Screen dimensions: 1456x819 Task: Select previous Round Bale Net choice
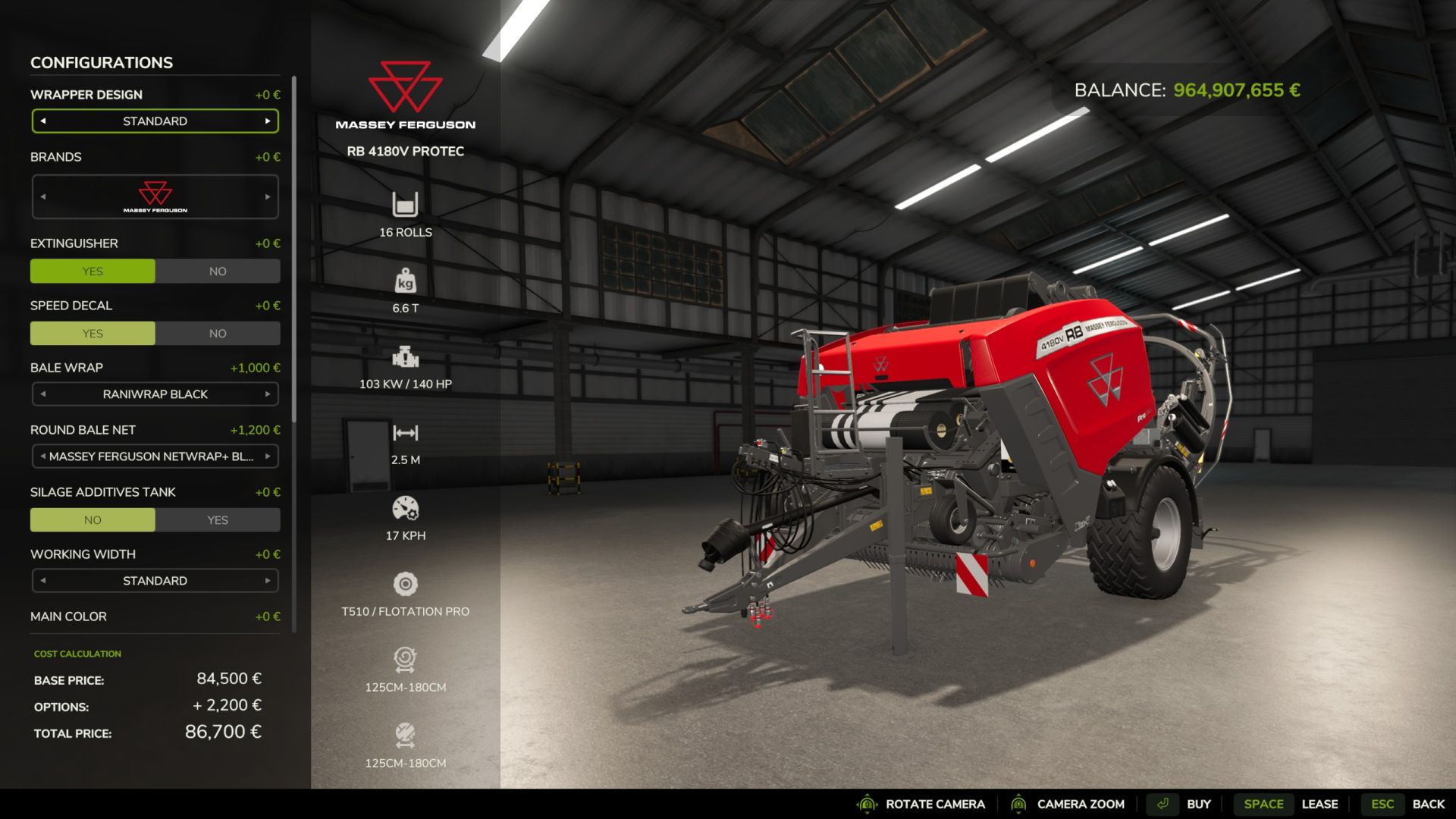pos(43,457)
